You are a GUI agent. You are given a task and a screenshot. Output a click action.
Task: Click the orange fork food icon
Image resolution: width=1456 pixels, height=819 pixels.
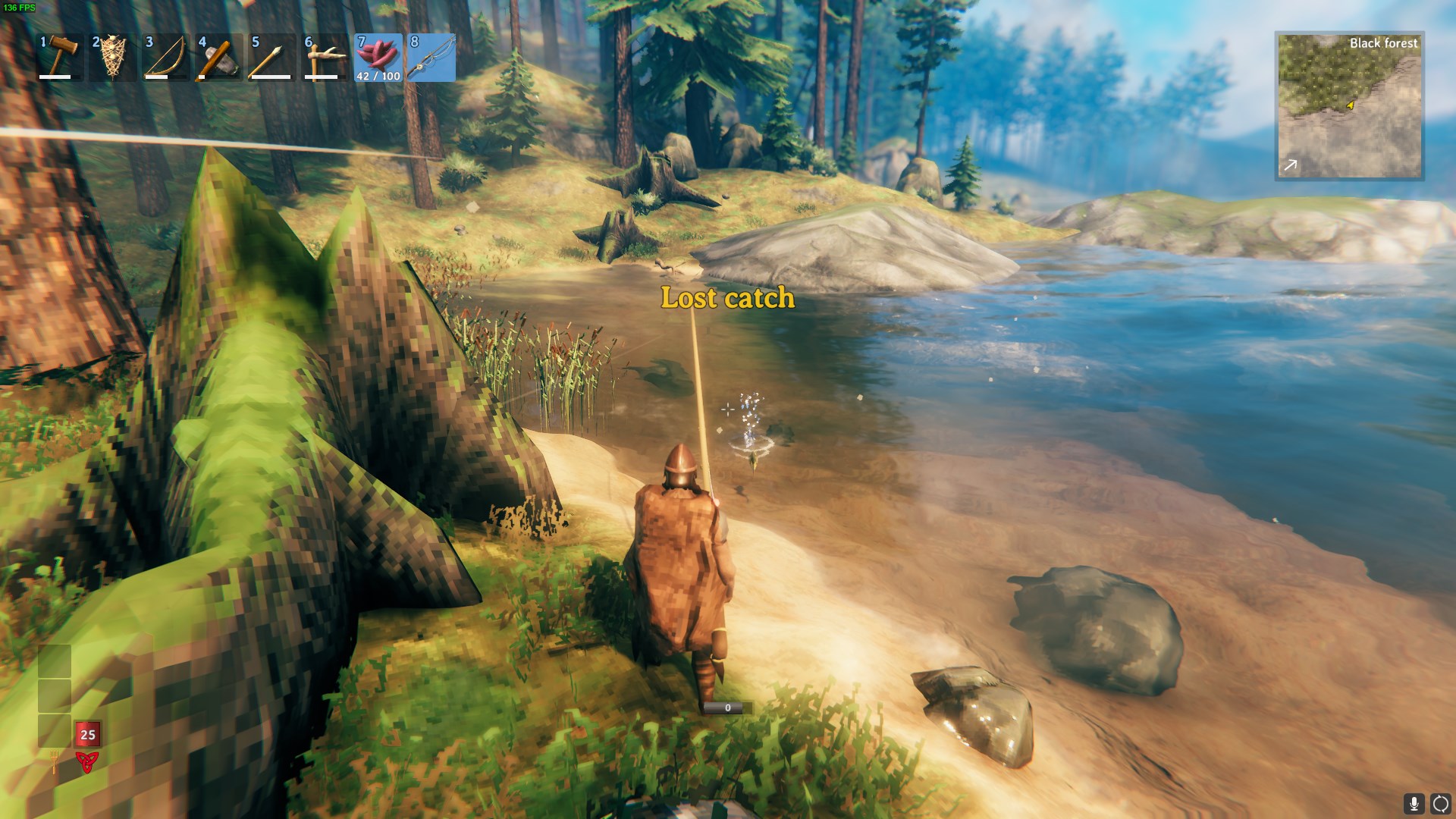[x=55, y=761]
